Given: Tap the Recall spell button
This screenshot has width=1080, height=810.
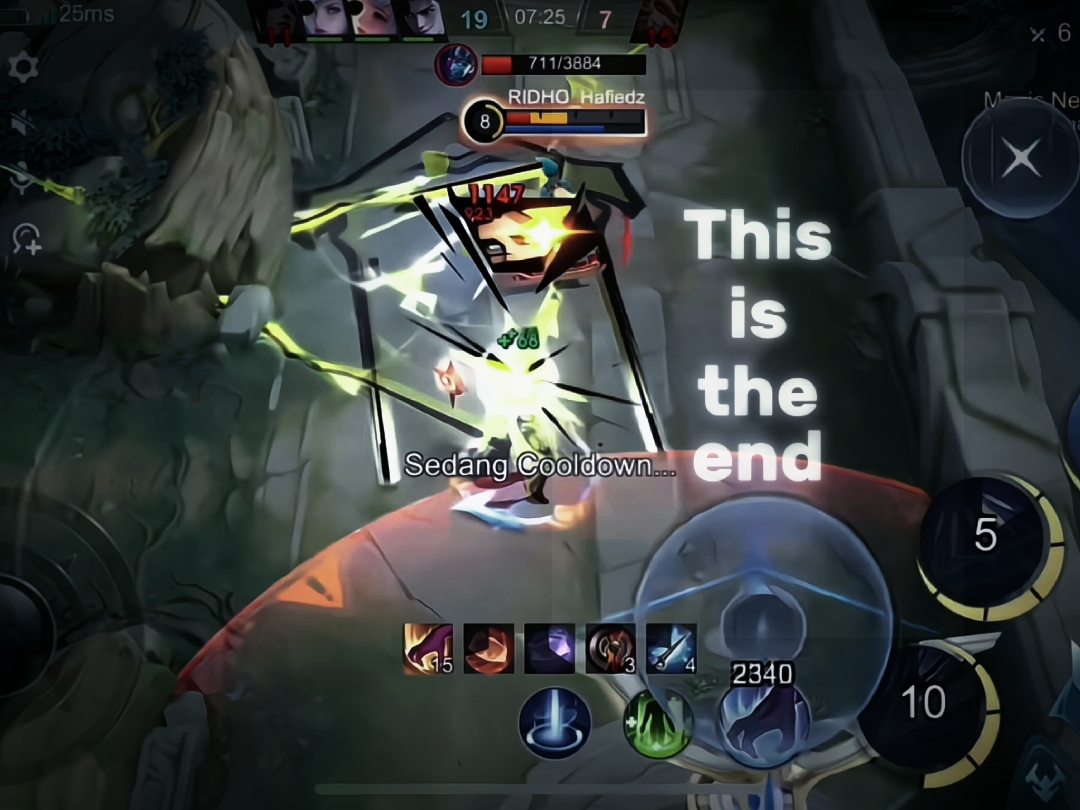Looking at the screenshot, I should point(555,723).
